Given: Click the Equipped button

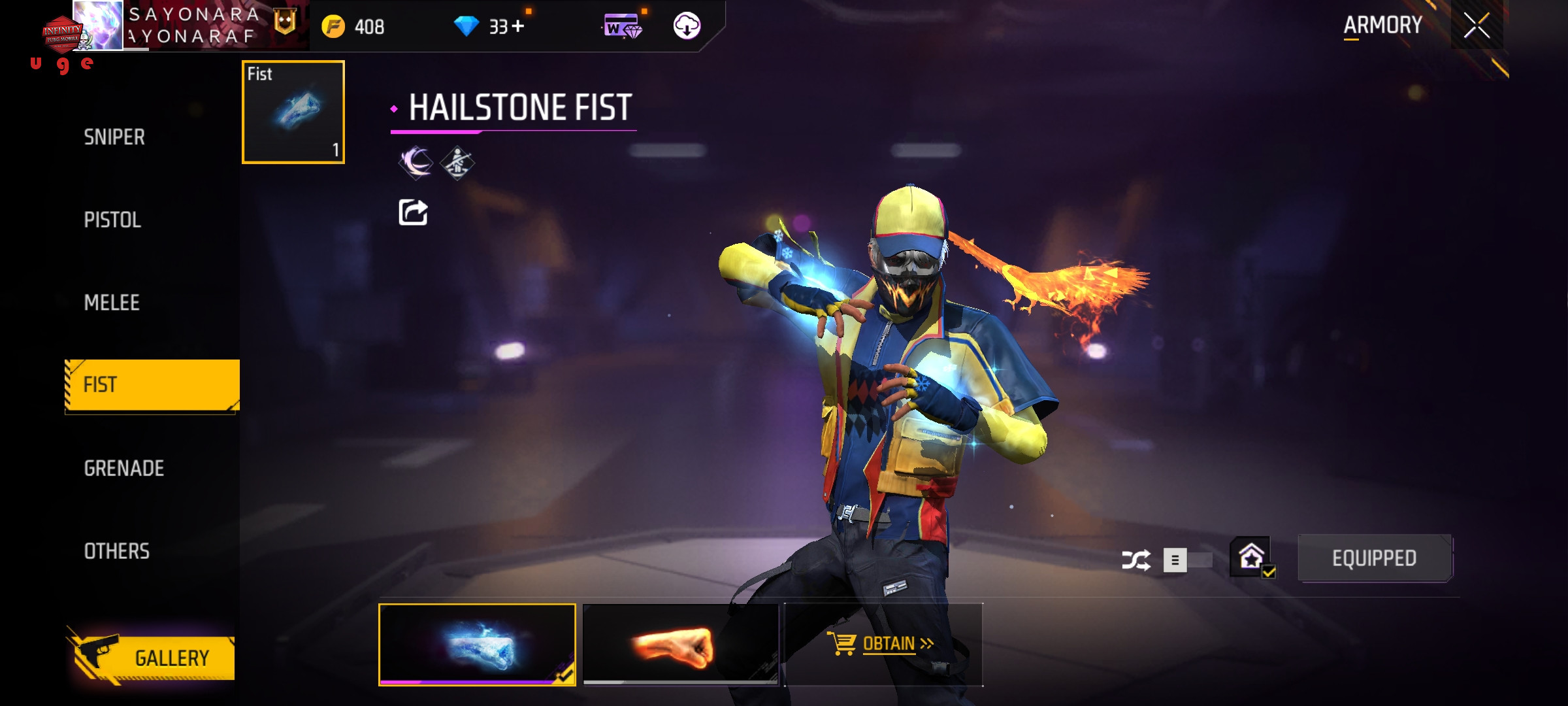Looking at the screenshot, I should tap(1374, 558).
